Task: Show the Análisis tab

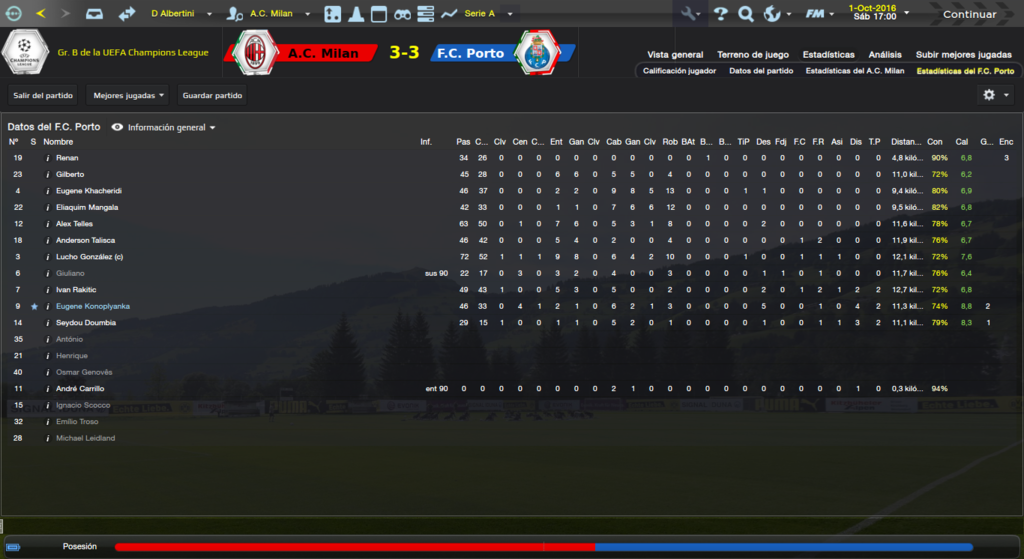Action: (x=884, y=55)
